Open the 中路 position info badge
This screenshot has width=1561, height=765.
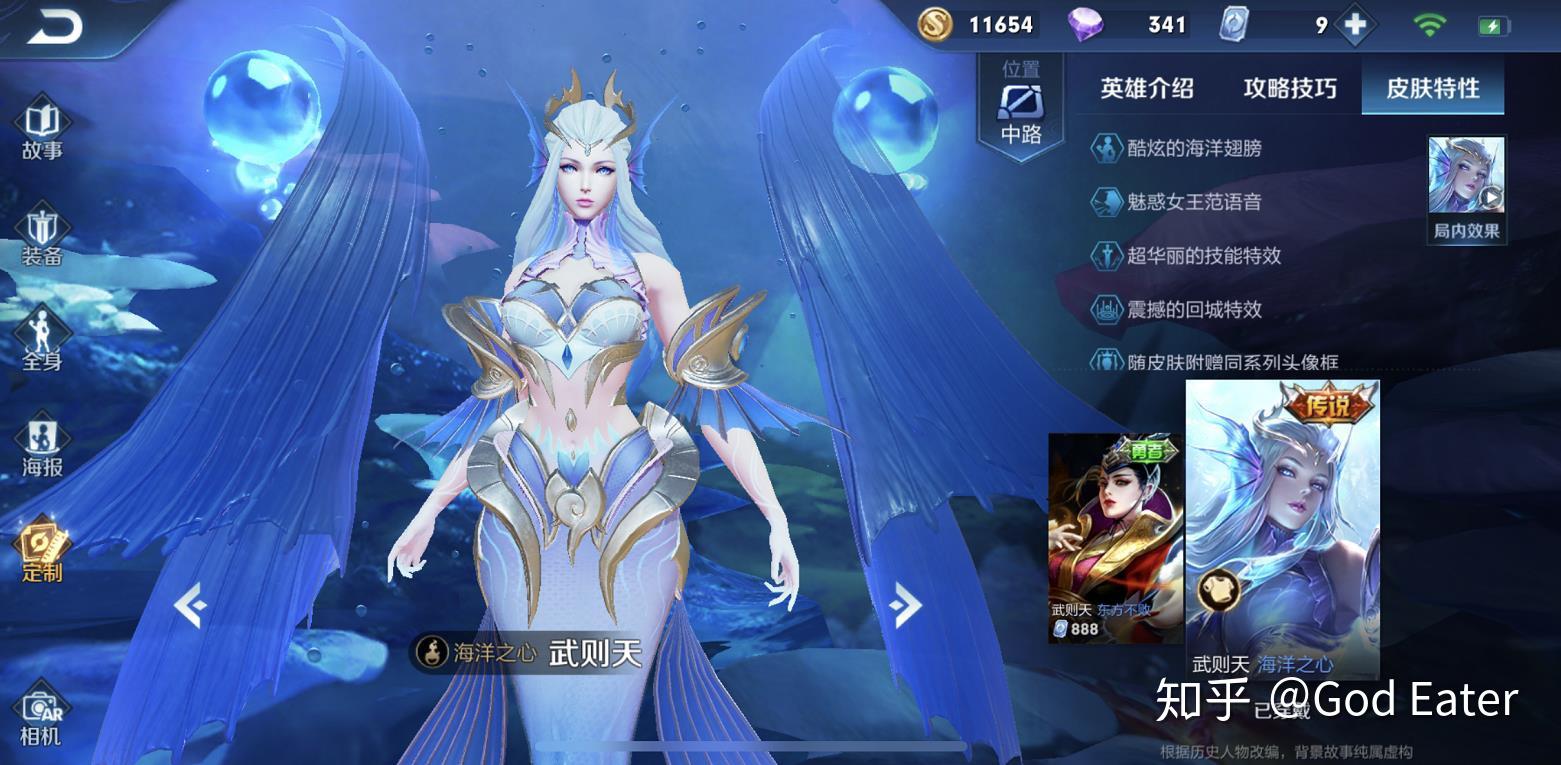click(1021, 108)
